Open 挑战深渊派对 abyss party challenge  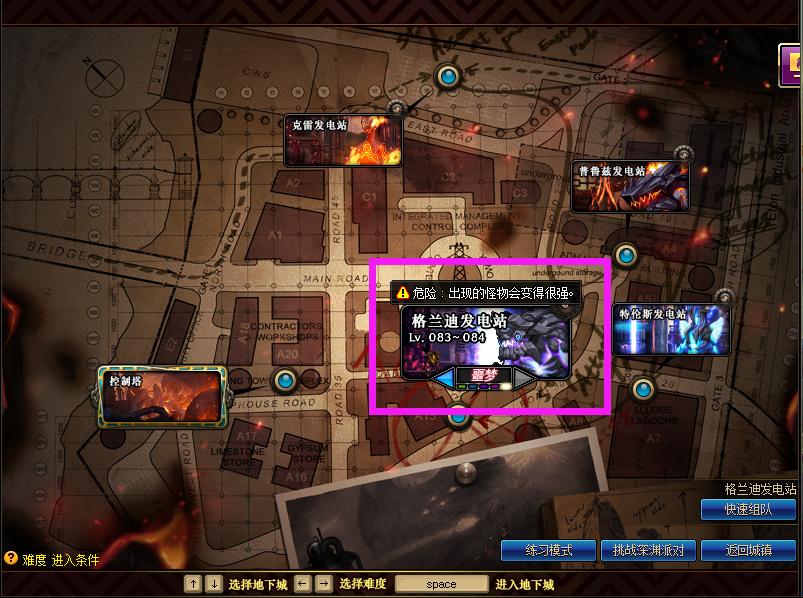(x=648, y=551)
